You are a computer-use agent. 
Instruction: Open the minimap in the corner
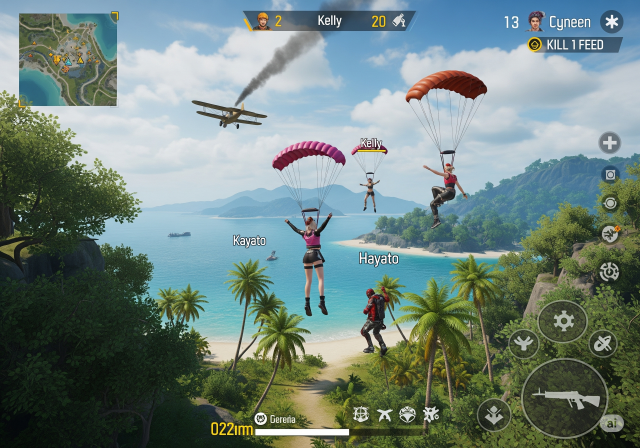click(68, 59)
